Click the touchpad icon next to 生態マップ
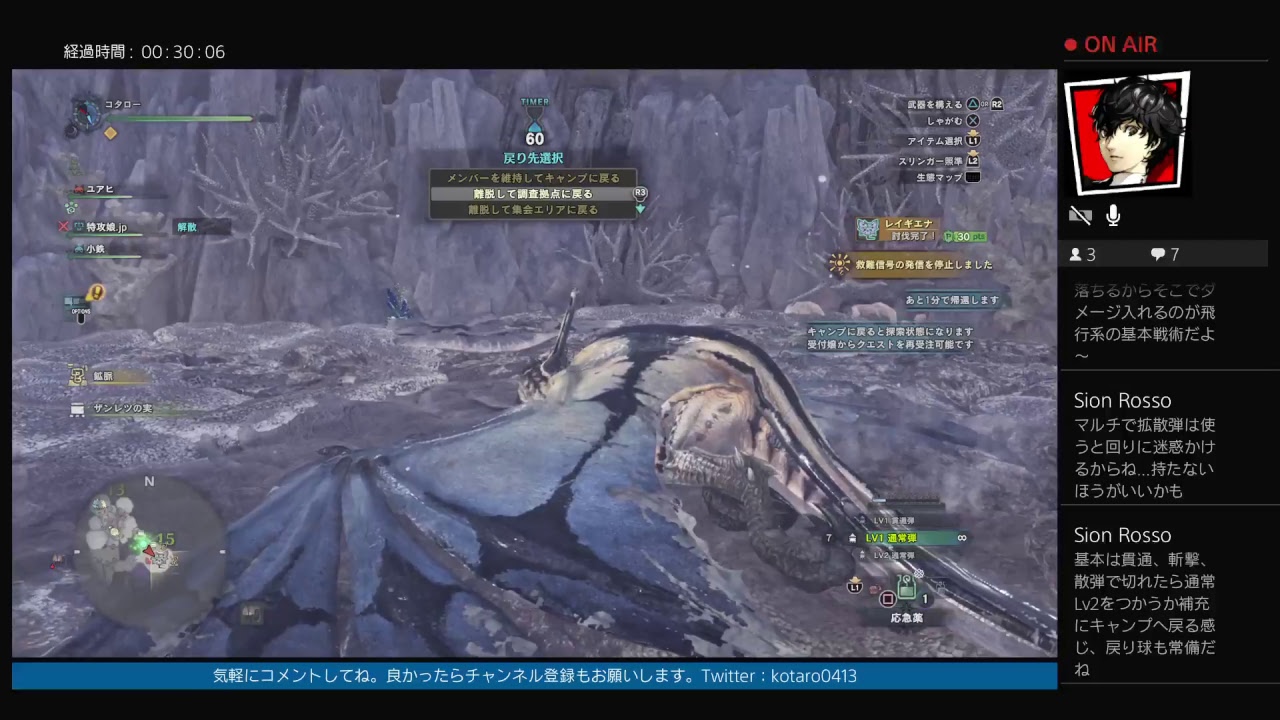Viewport: 1280px width, 720px height. click(x=973, y=177)
